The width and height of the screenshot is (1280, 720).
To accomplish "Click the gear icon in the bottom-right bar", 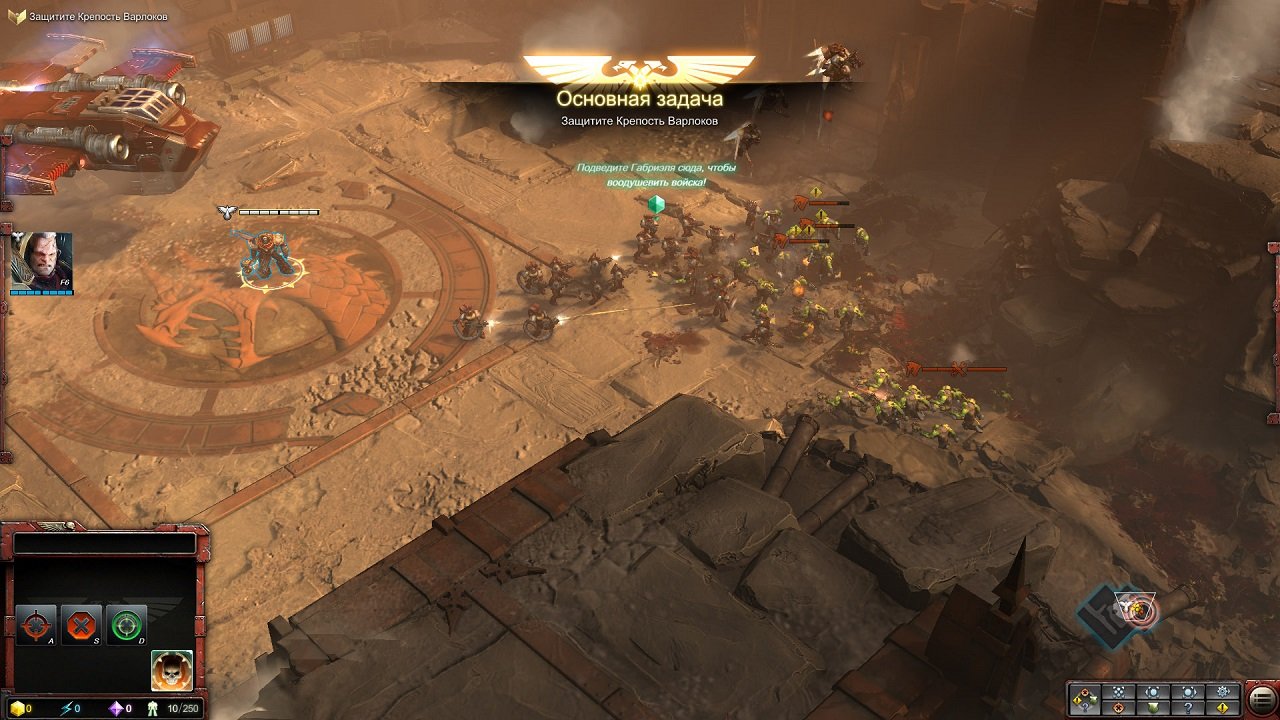I will (x=1222, y=691).
